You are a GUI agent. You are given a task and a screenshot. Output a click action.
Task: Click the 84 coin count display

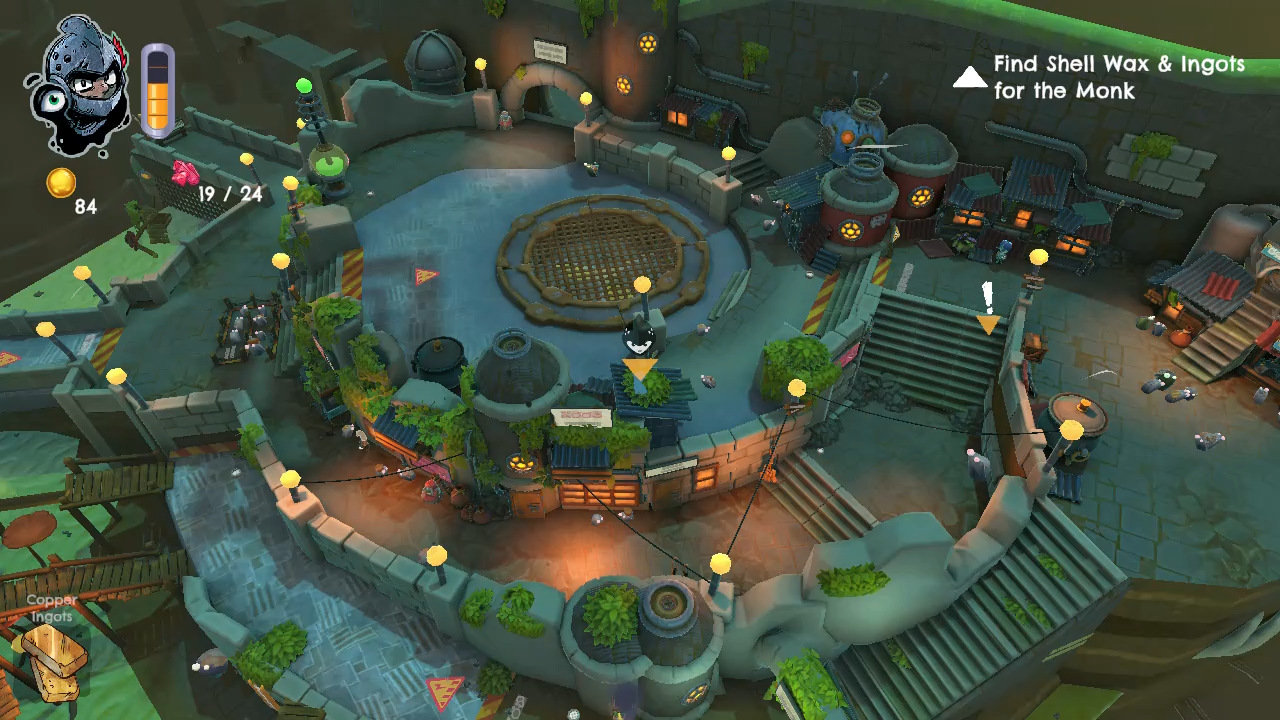click(x=88, y=207)
